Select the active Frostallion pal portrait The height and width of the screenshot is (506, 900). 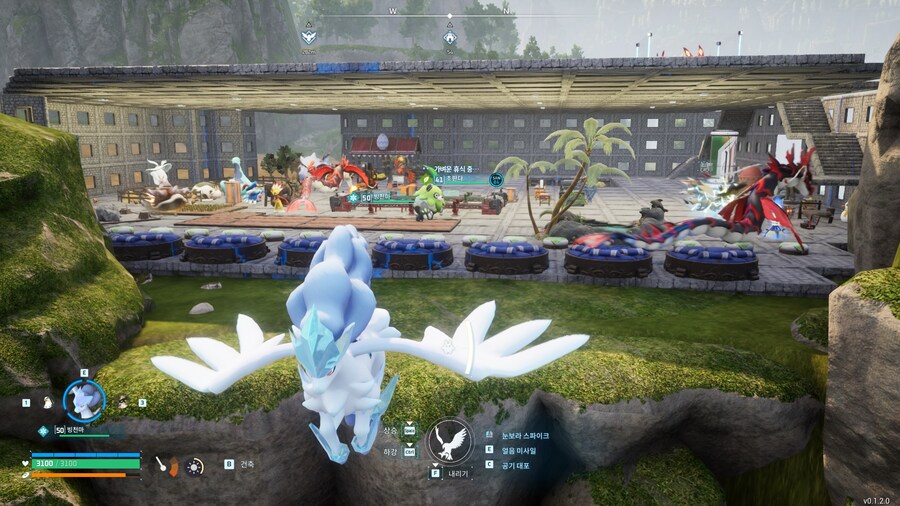[x=84, y=401]
